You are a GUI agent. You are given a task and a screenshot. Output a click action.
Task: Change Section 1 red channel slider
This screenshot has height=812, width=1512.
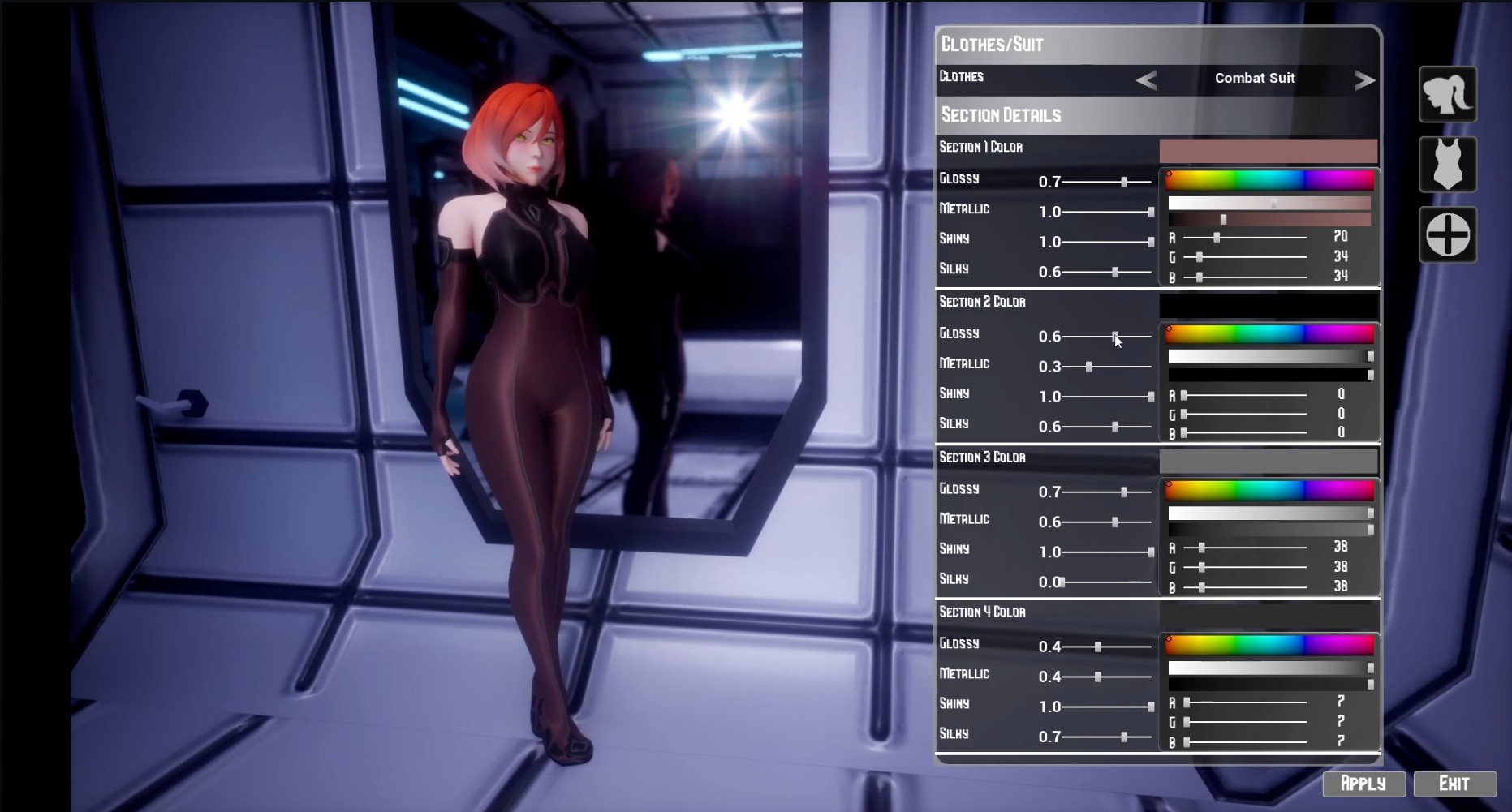[1217, 238]
